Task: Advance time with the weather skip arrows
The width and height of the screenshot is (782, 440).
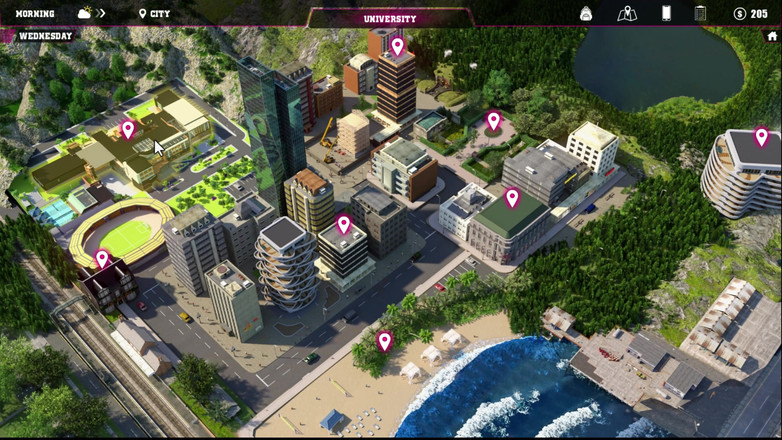Action: click(101, 14)
